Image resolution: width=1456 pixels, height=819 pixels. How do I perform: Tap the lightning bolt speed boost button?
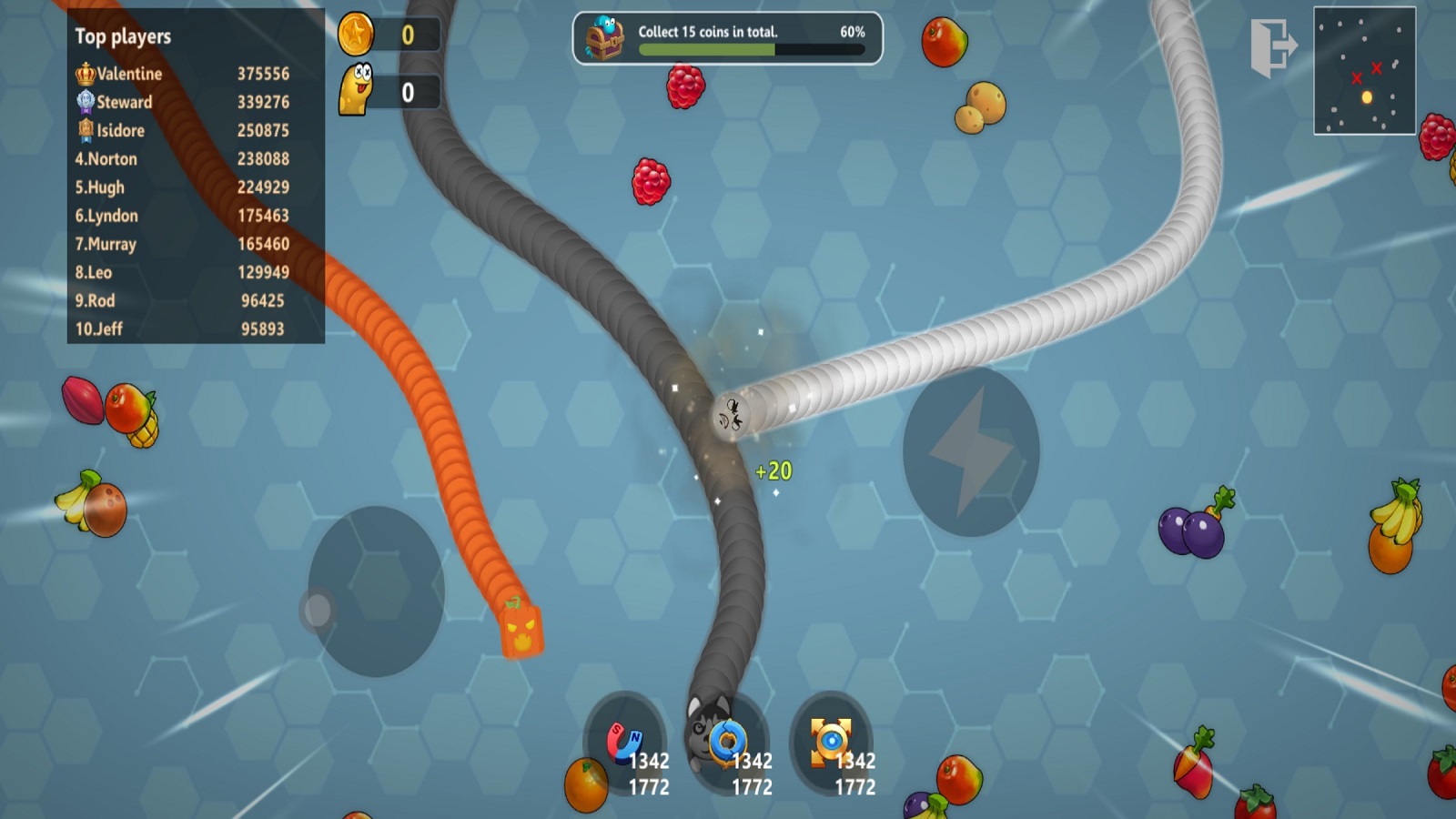(x=970, y=451)
